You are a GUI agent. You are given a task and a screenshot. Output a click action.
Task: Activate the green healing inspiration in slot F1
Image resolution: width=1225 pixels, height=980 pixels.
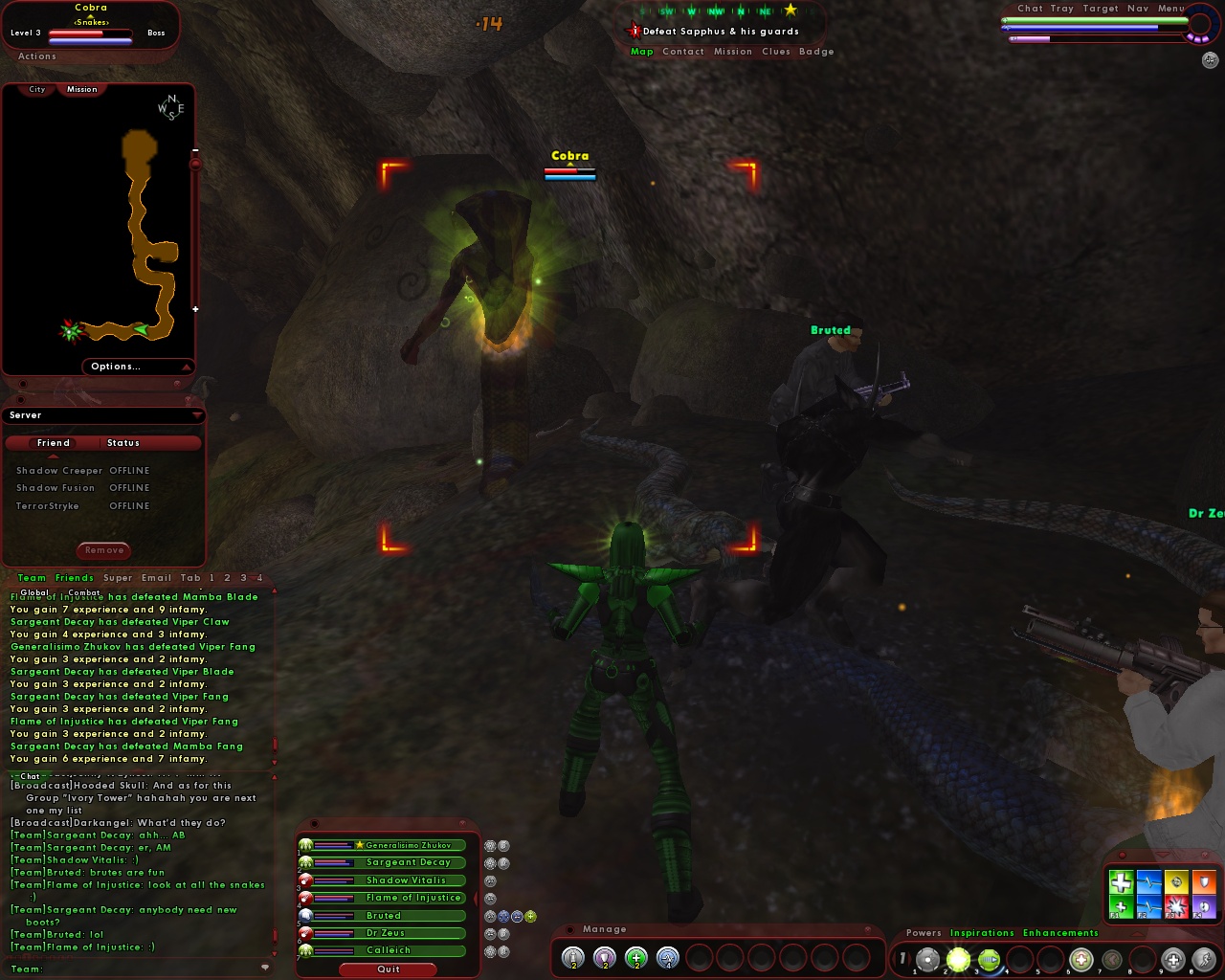pos(1122,905)
